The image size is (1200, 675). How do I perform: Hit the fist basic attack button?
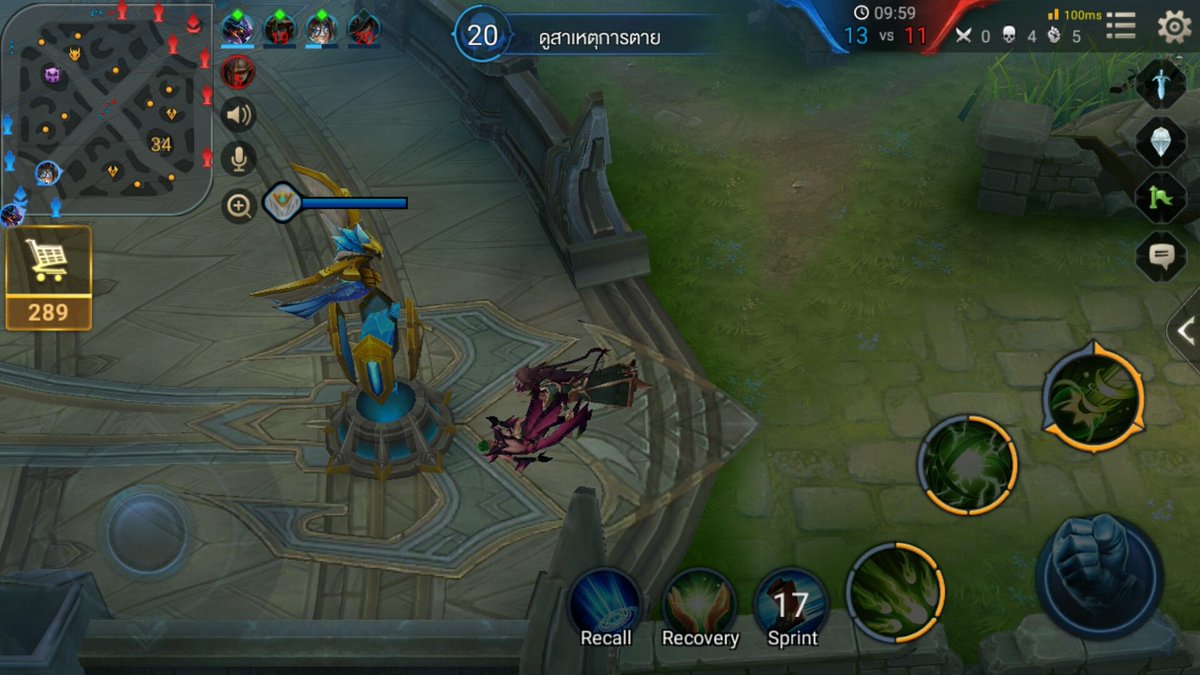click(1098, 572)
